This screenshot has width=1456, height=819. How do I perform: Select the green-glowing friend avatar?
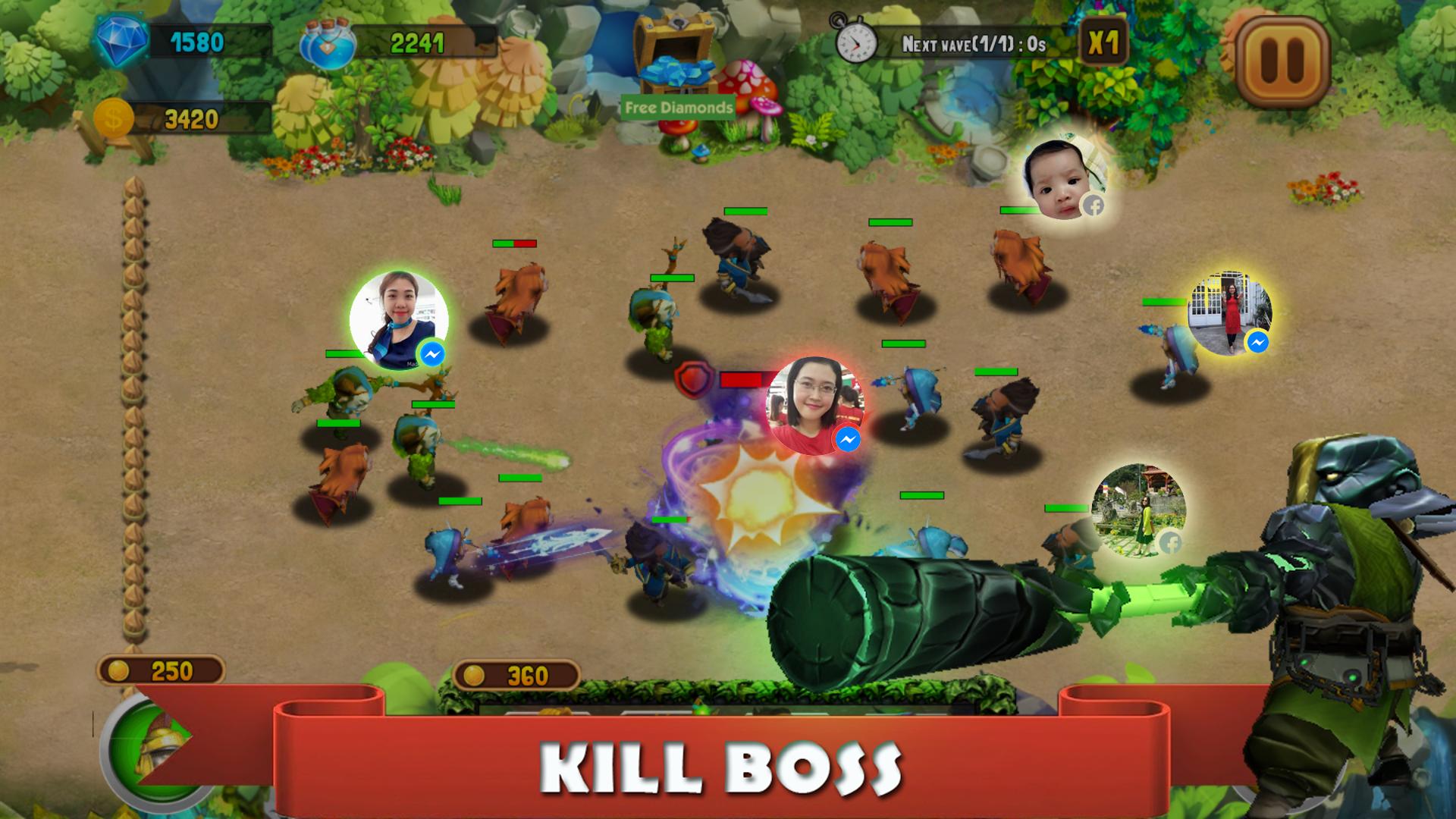(x=399, y=320)
